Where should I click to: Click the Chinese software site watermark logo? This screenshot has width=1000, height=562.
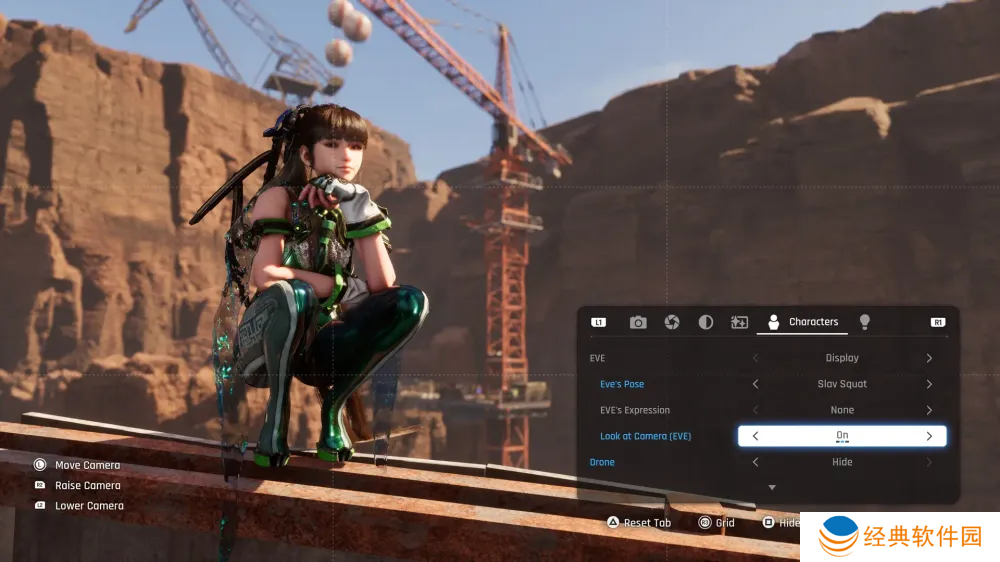click(900, 537)
